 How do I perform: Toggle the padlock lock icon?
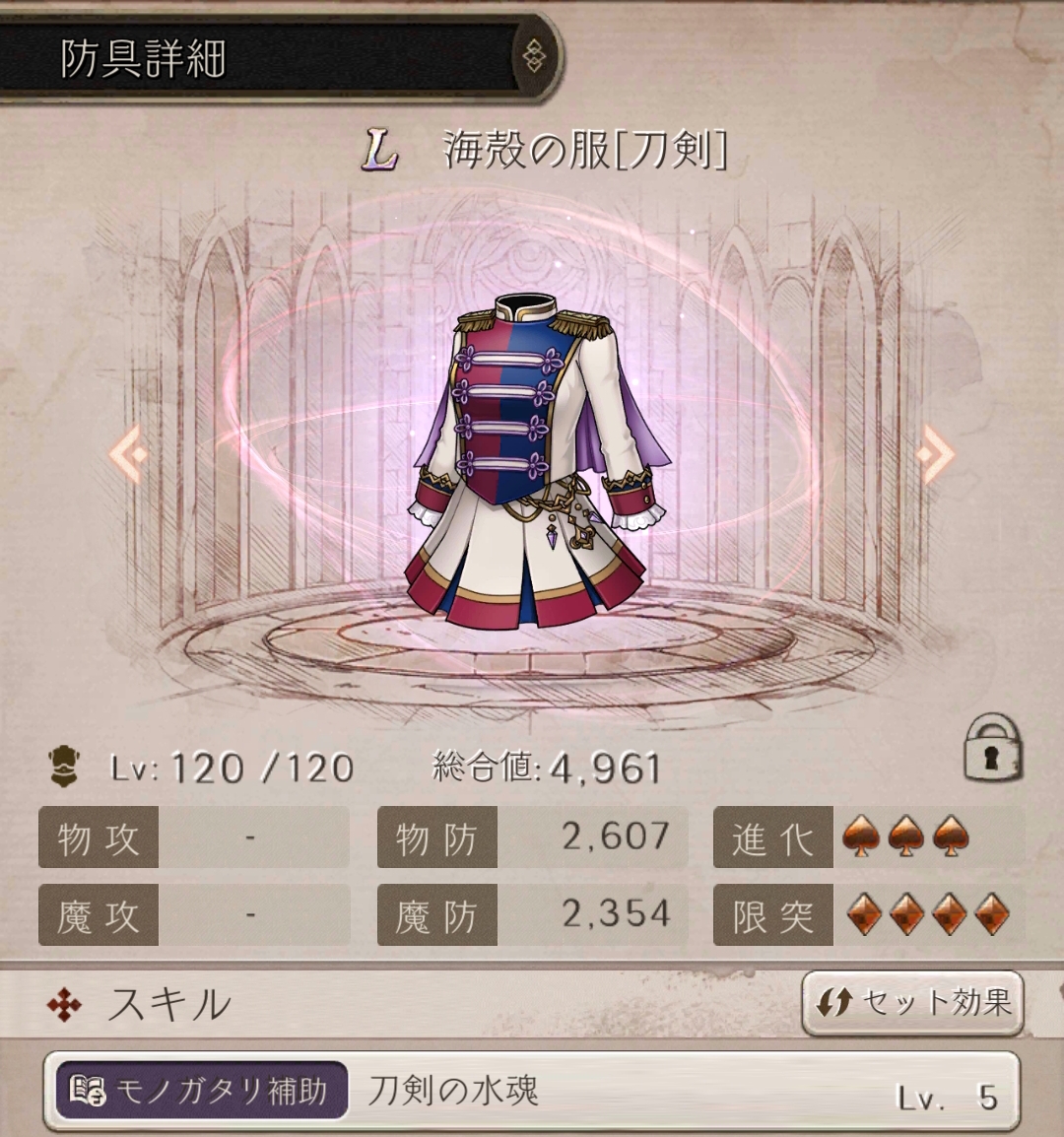(x=992, y=751)
